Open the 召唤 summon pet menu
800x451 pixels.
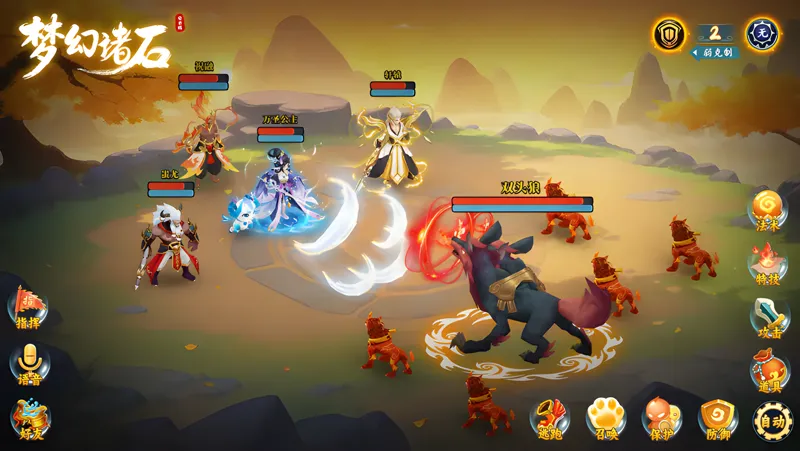pyautogui.click(x=606, y=418)
